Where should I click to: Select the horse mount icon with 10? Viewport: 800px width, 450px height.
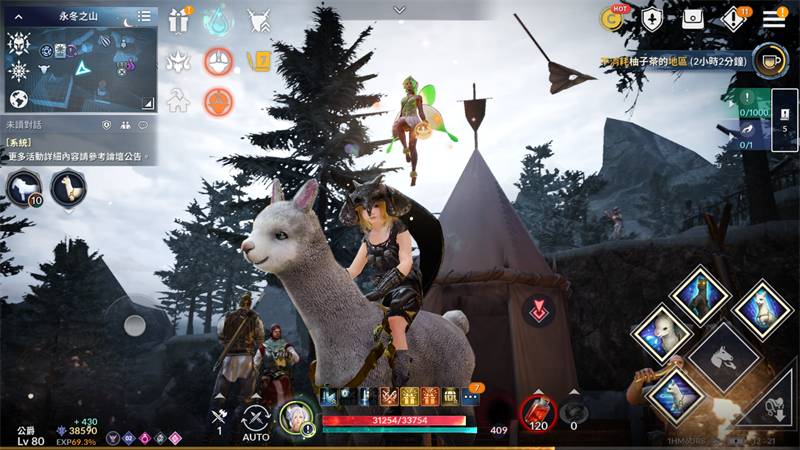click(x=24, y=188)
